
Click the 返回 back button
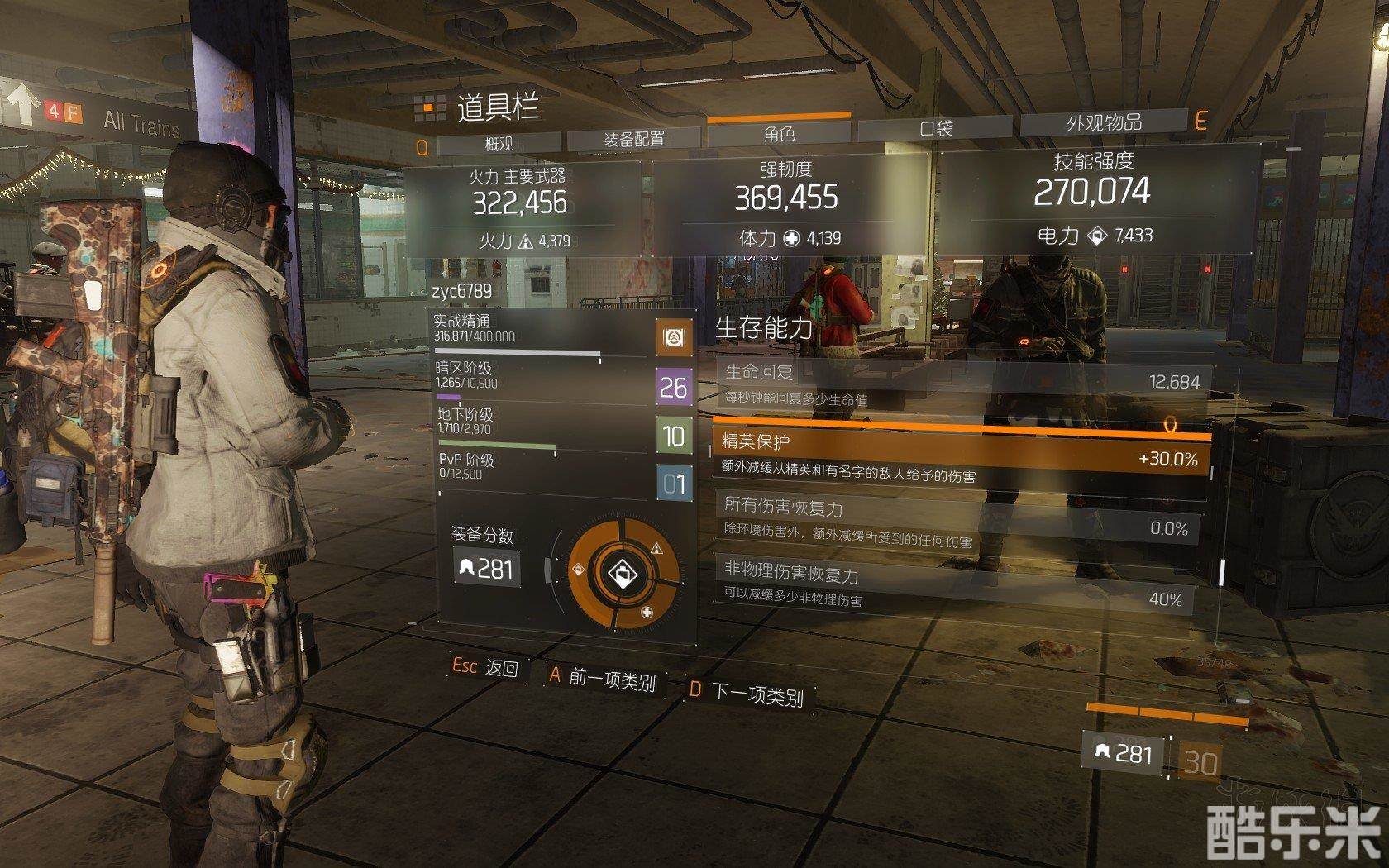[486, 668]
